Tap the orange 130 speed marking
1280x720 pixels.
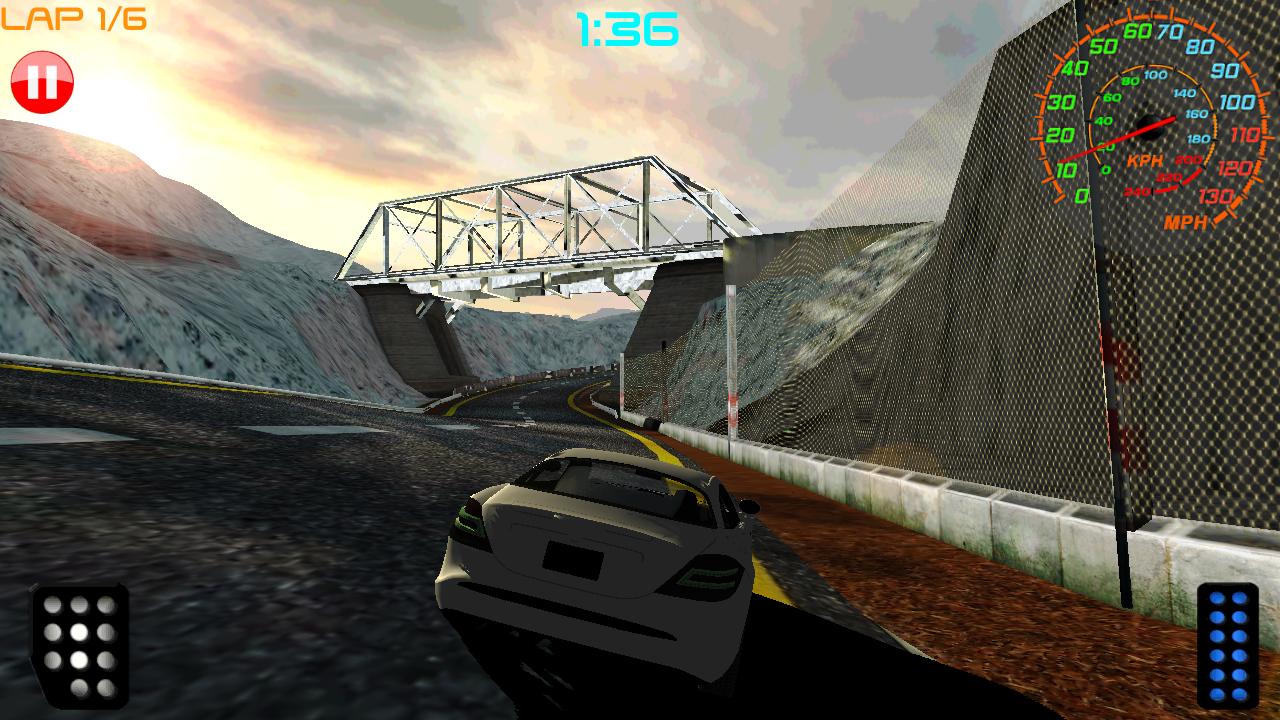[1216, 195]
